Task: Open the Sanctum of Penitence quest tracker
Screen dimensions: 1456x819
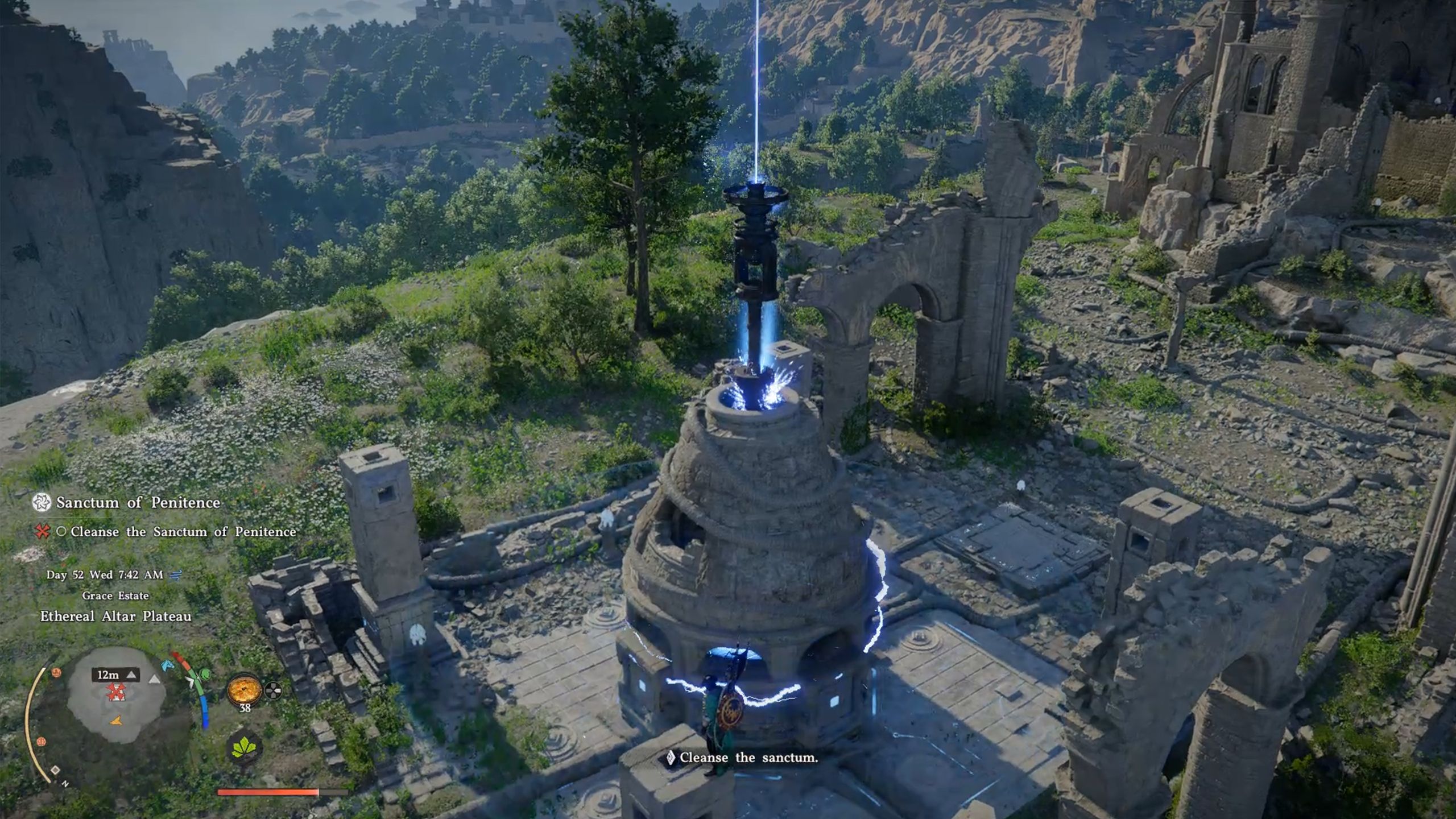Action: (138, 503)
